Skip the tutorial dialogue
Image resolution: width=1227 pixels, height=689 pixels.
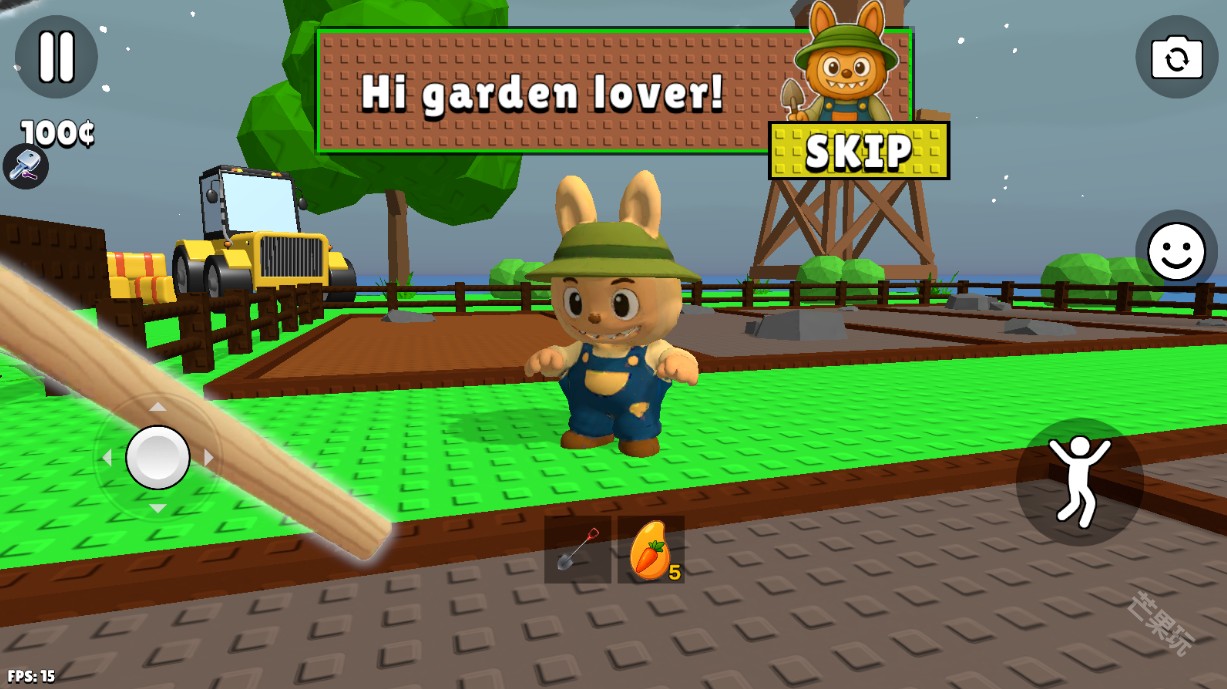pyautogui.click(x=858, y=151)
